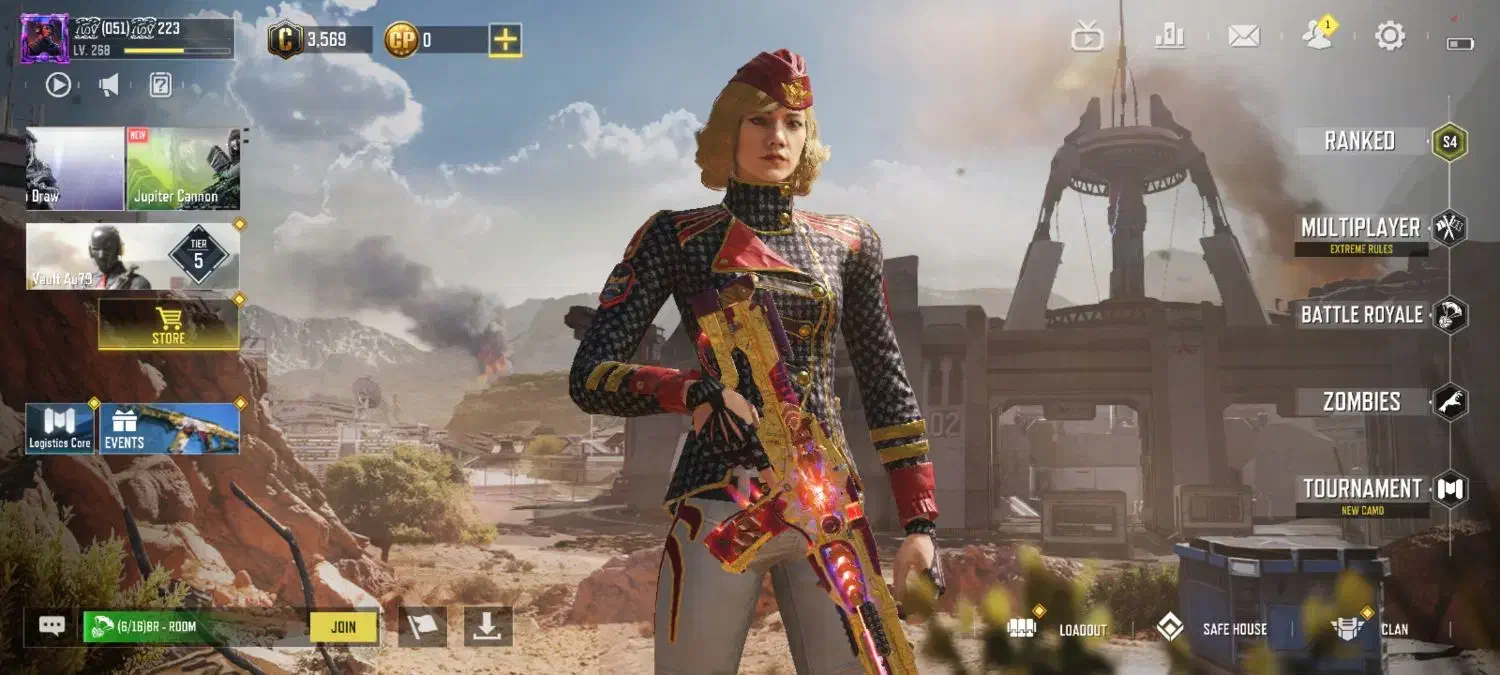Open the friends list icon
Image resolution: width=1500 pixels, height=675 pixels.
[1317, 37]
